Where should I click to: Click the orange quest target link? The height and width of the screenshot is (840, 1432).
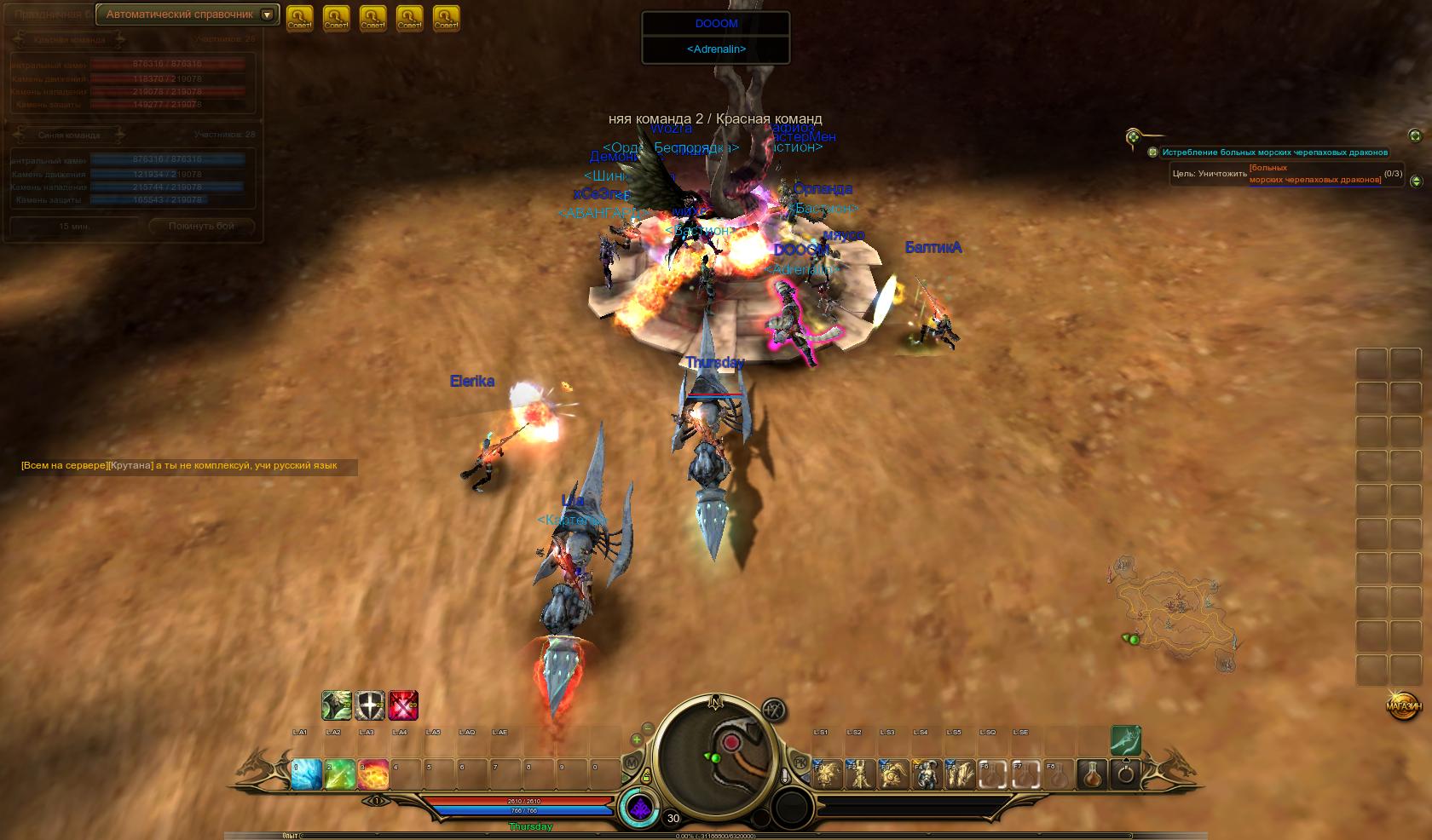1314,174
